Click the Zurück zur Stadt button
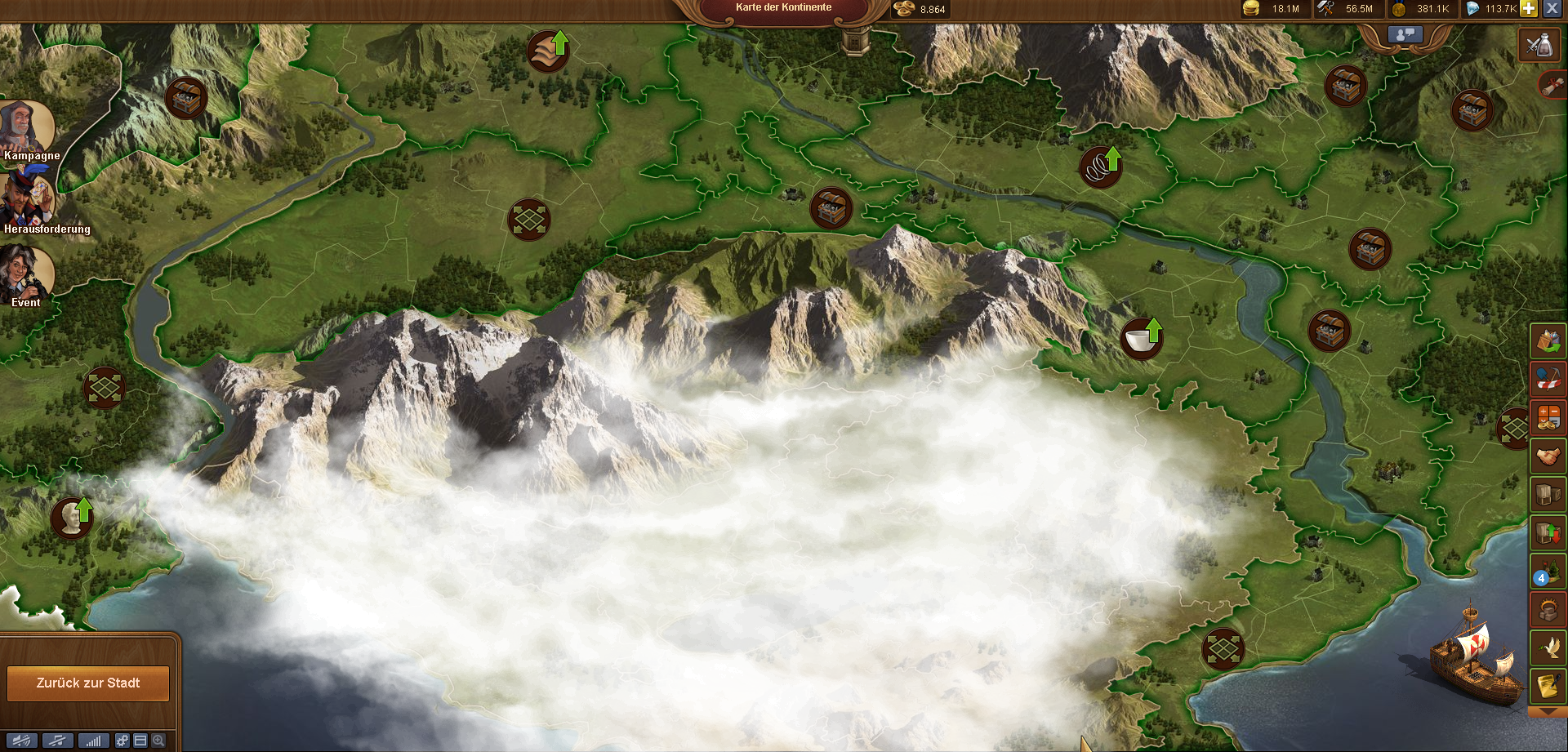The height and width of the screenshot is (752, 1568). [x=88, y=683]
